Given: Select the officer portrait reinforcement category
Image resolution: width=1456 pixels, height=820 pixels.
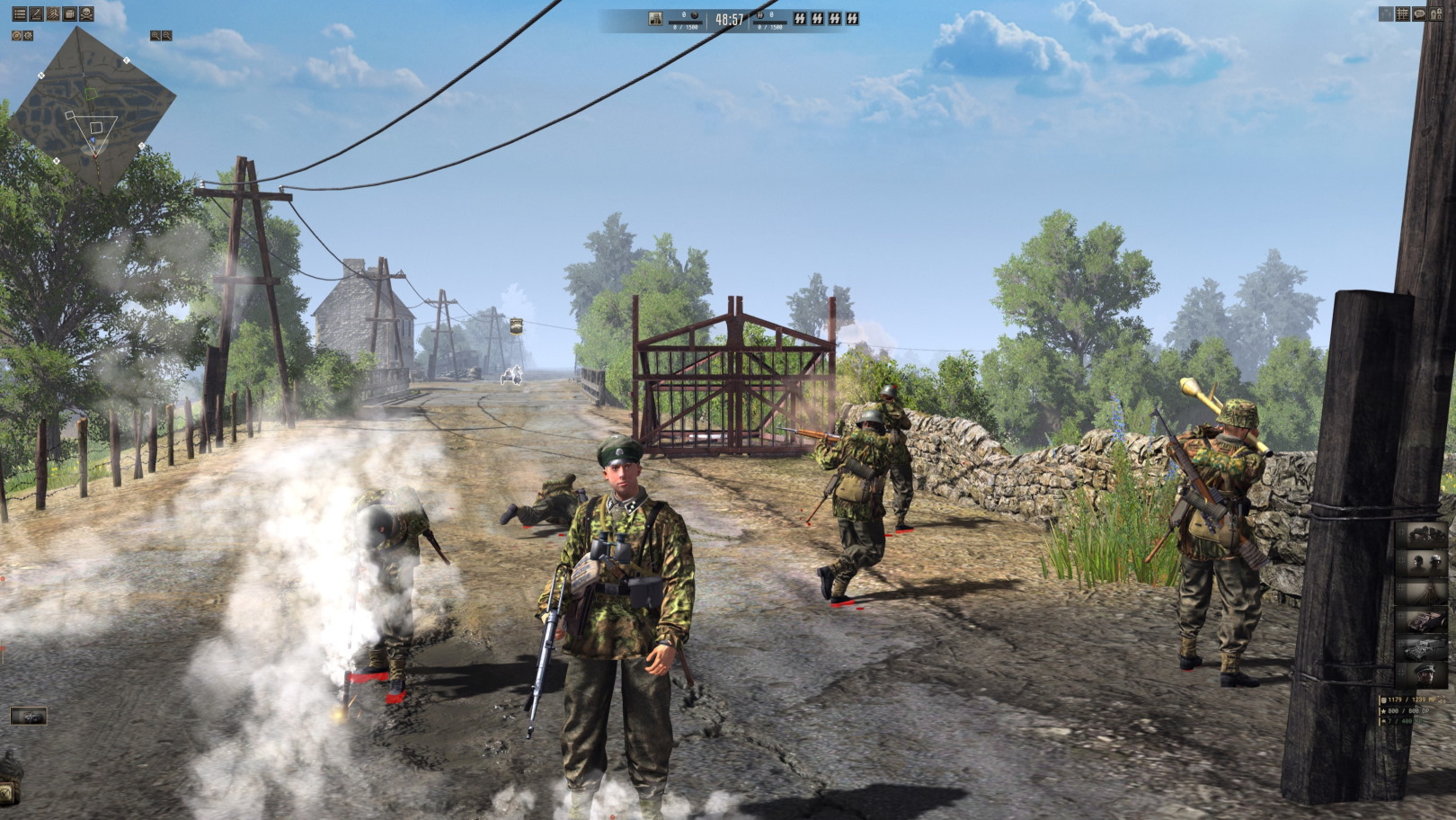Looking at the screenshot, I should [x=1425, y=674].
